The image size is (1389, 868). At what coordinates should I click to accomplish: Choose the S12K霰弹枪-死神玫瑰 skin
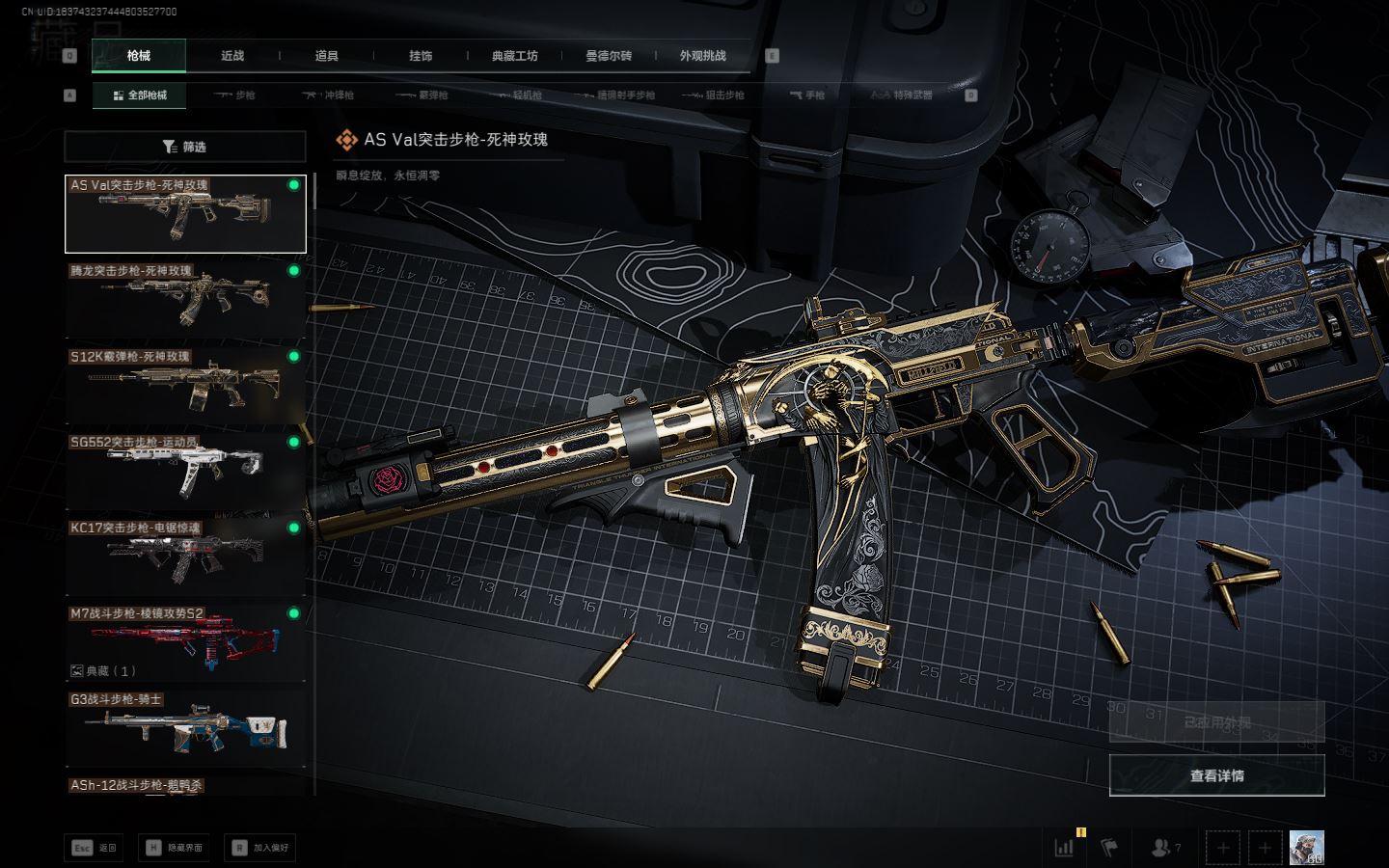(185, 386)
